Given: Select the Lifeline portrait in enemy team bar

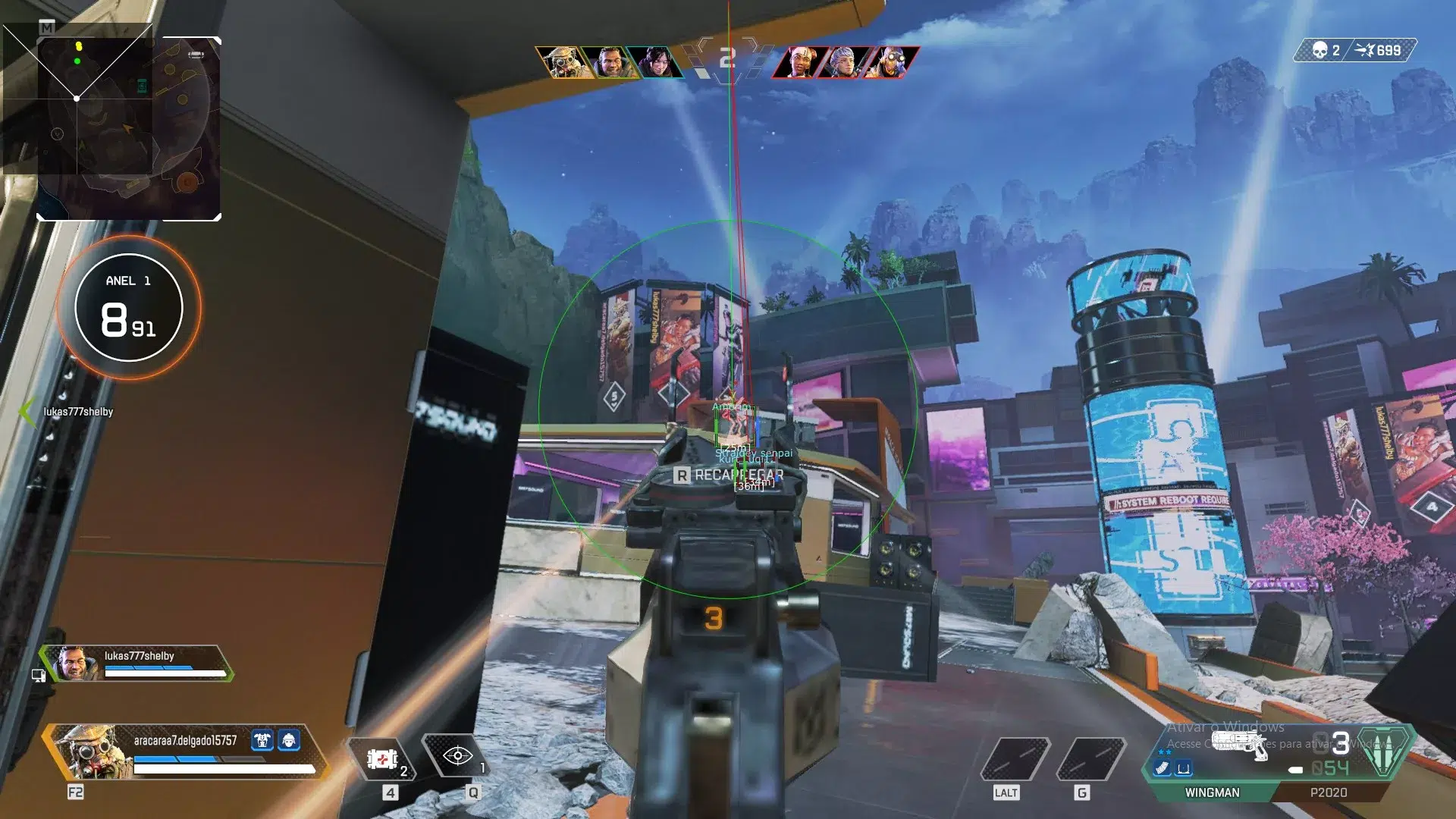Looking at the screenshot, I should coord(799,61).
